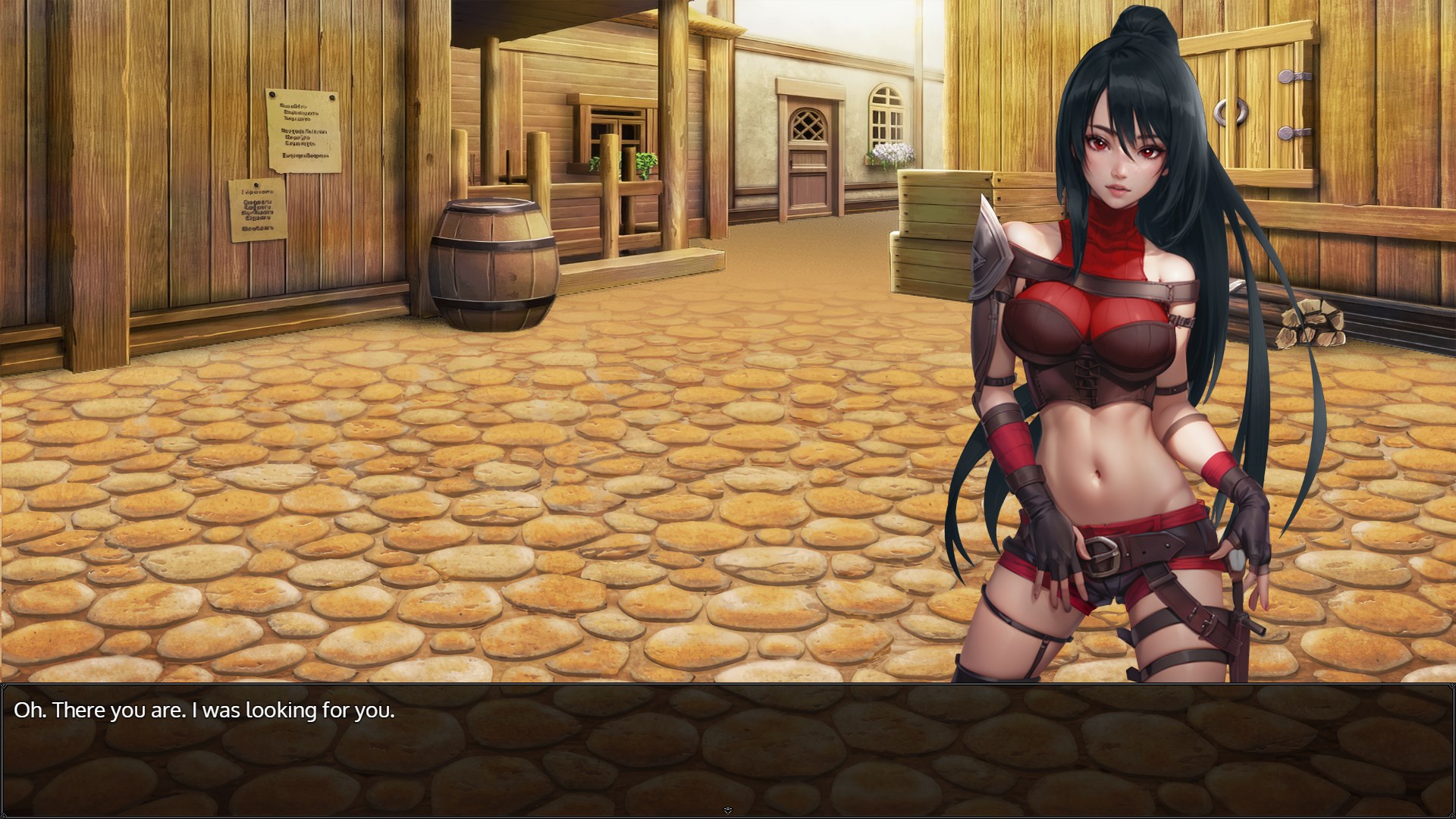The width and height of the screenshot is (1456, 819).
Task: Click the small continue arrow indicator
Action: pyautogui.click(x=728, y=811)
